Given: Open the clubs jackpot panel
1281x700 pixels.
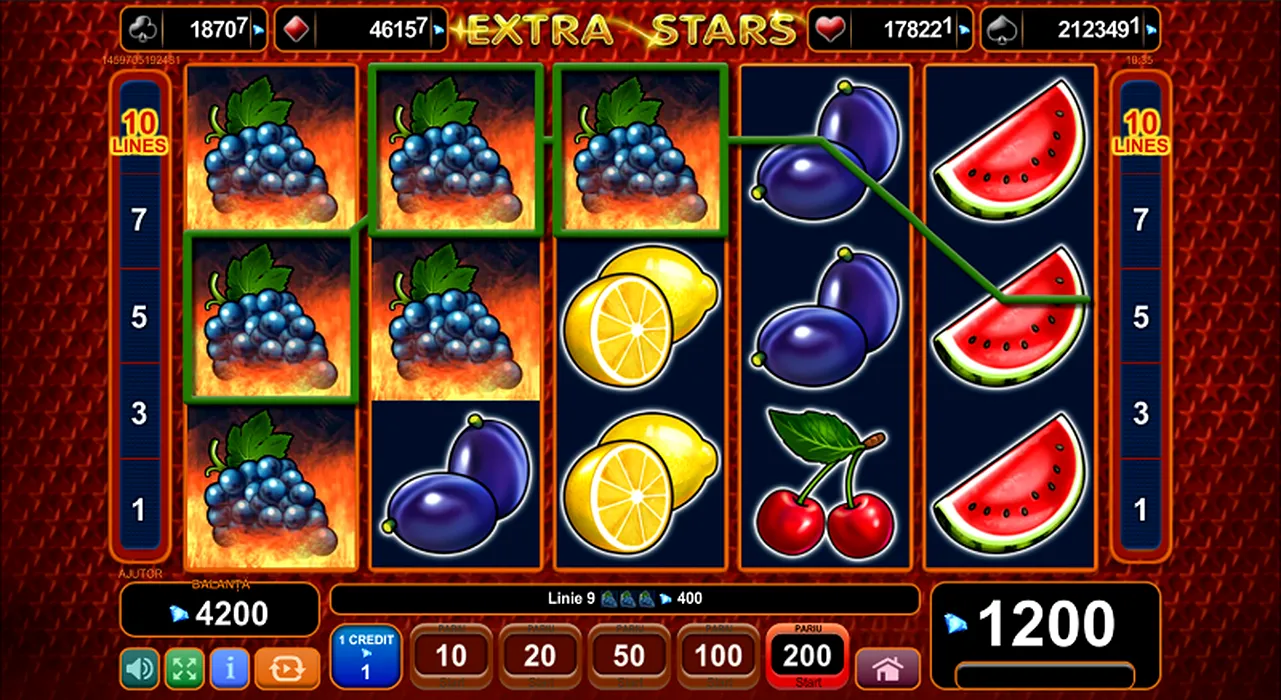Looking at the screenshot, I should tap(194, 29).
